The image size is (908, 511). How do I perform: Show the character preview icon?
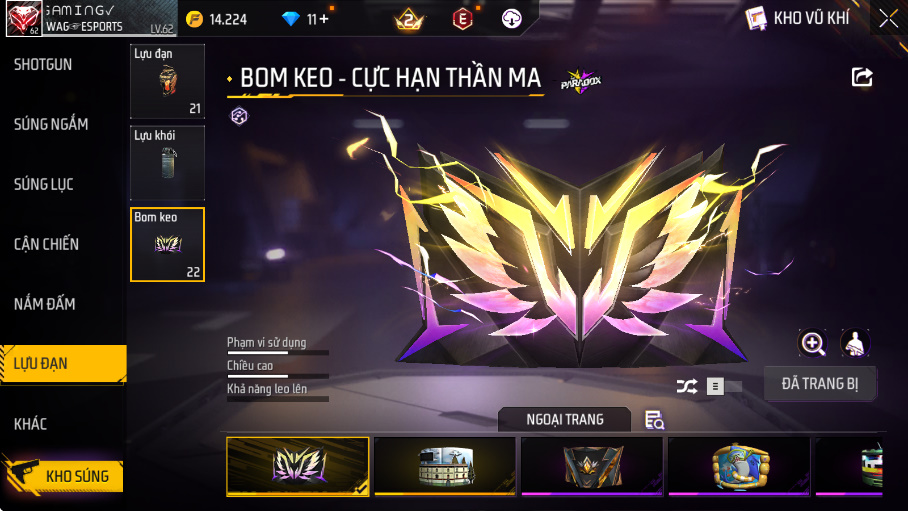(x=855, y=344)
